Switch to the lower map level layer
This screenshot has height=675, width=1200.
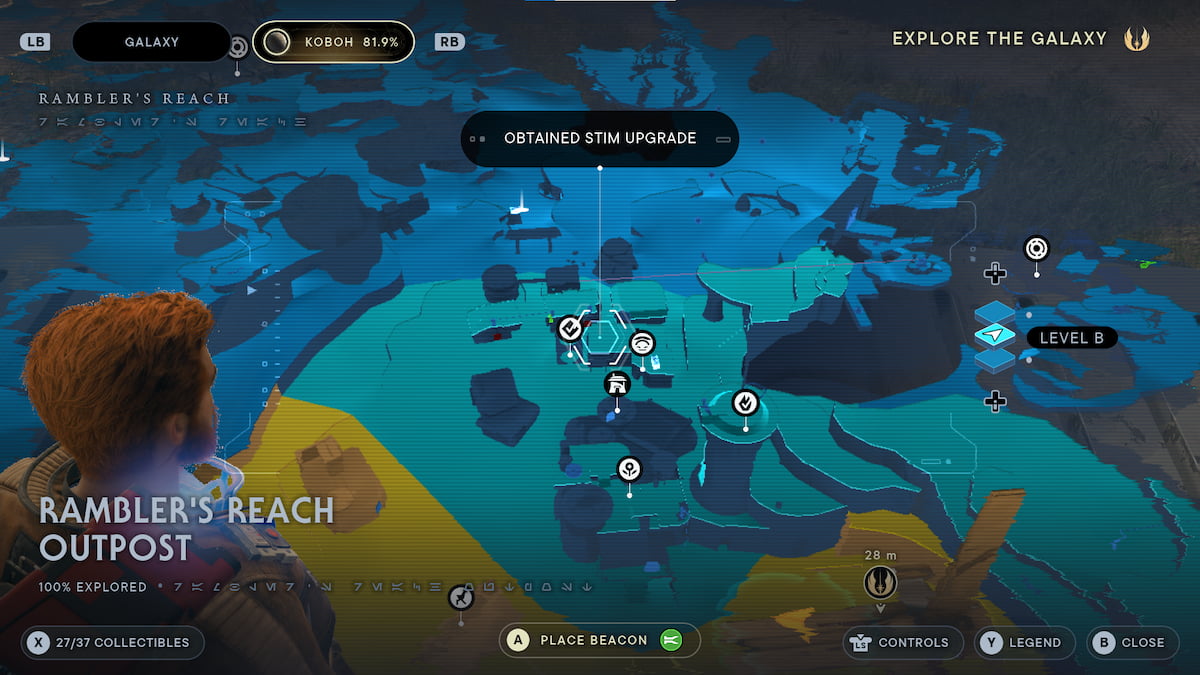point(995,359)
